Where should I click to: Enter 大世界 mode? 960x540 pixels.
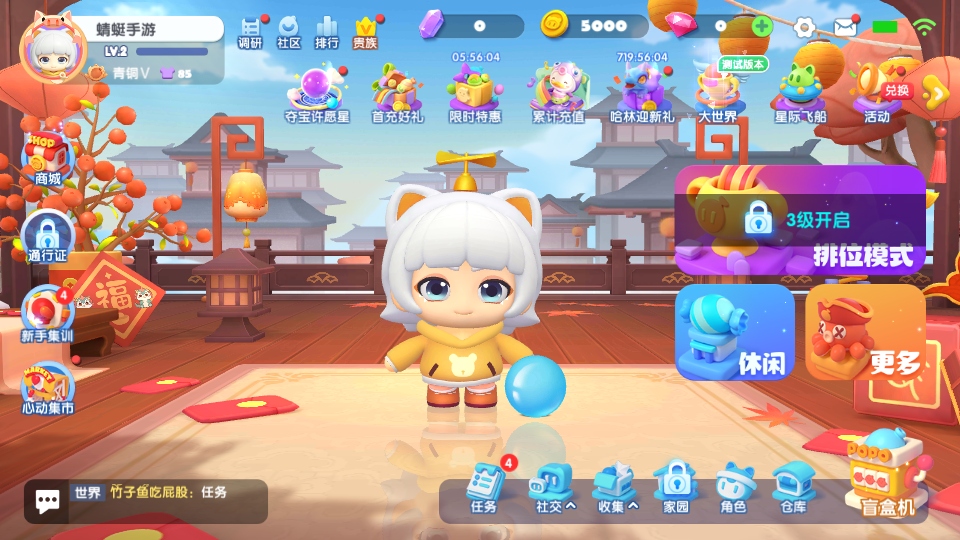click(x=717, y=93)
